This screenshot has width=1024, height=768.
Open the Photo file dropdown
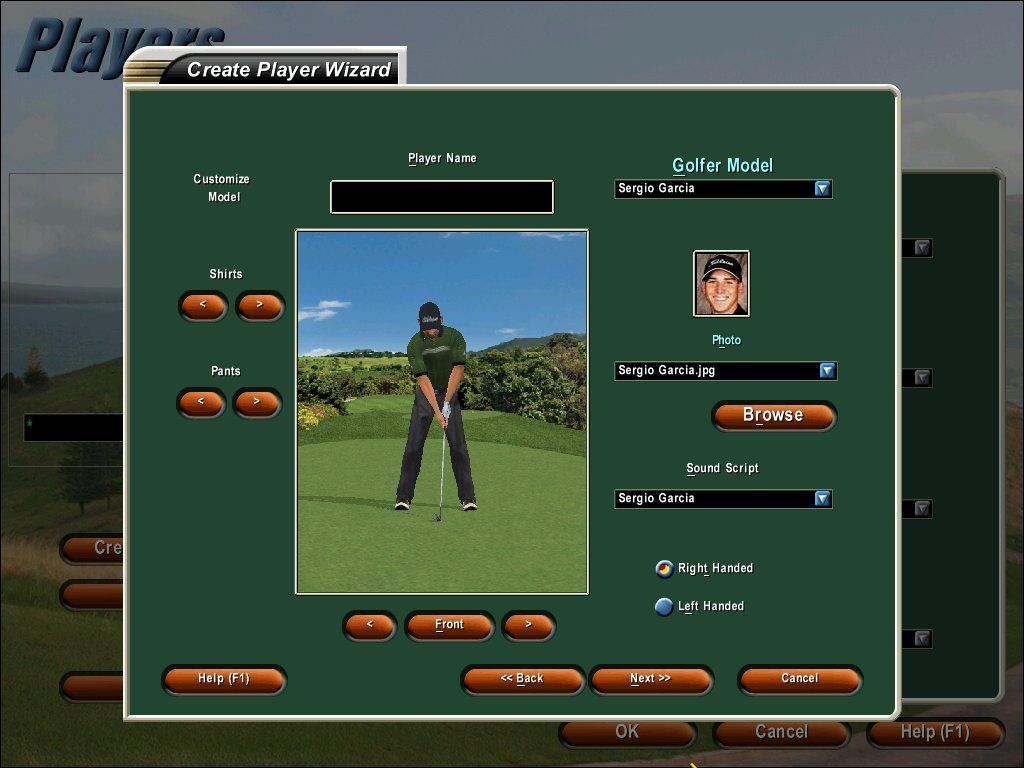[x=827, y=371]
